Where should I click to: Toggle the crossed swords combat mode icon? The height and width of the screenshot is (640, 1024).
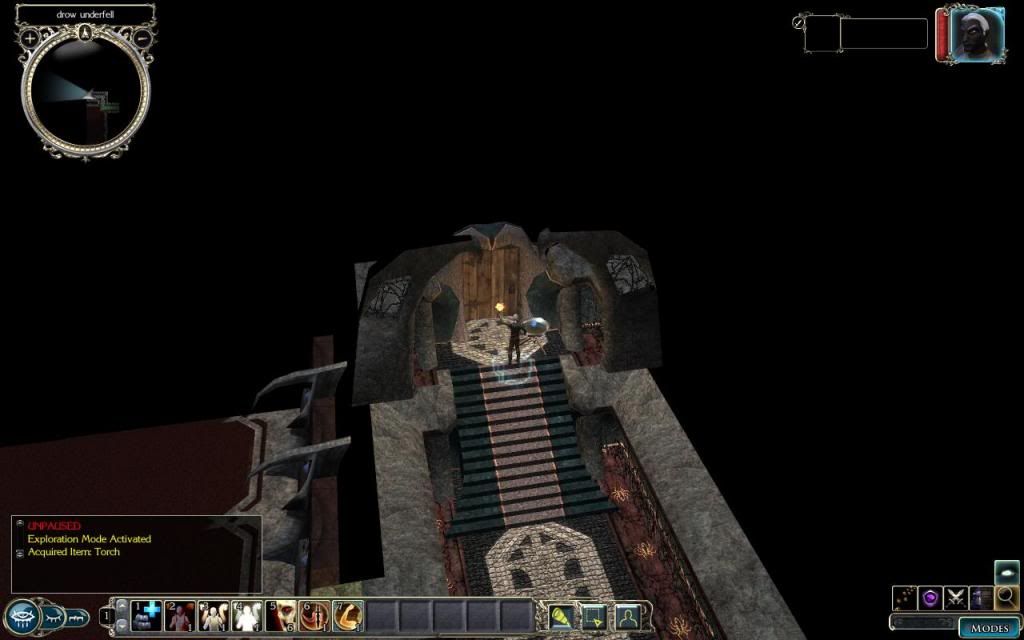pyautogui.click(x=956, y=598)
